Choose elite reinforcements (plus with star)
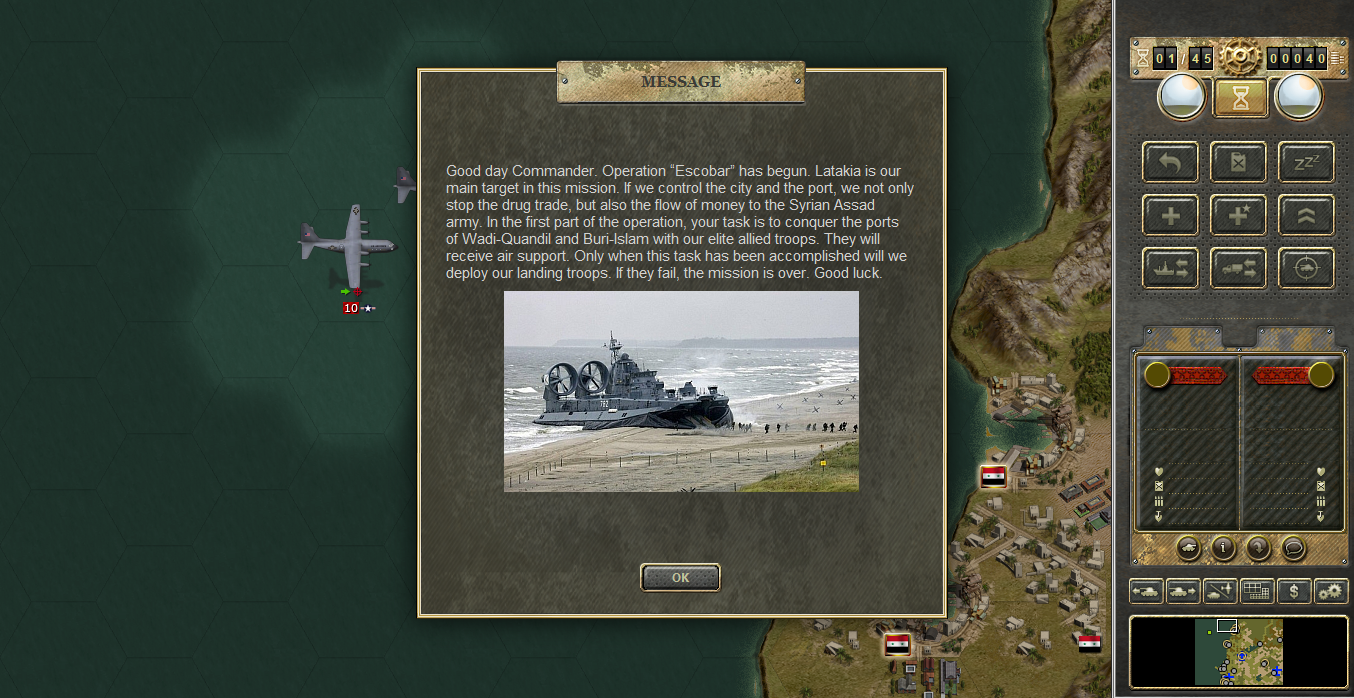Viewport: 1354px width, 698px height. (1238, 214)
